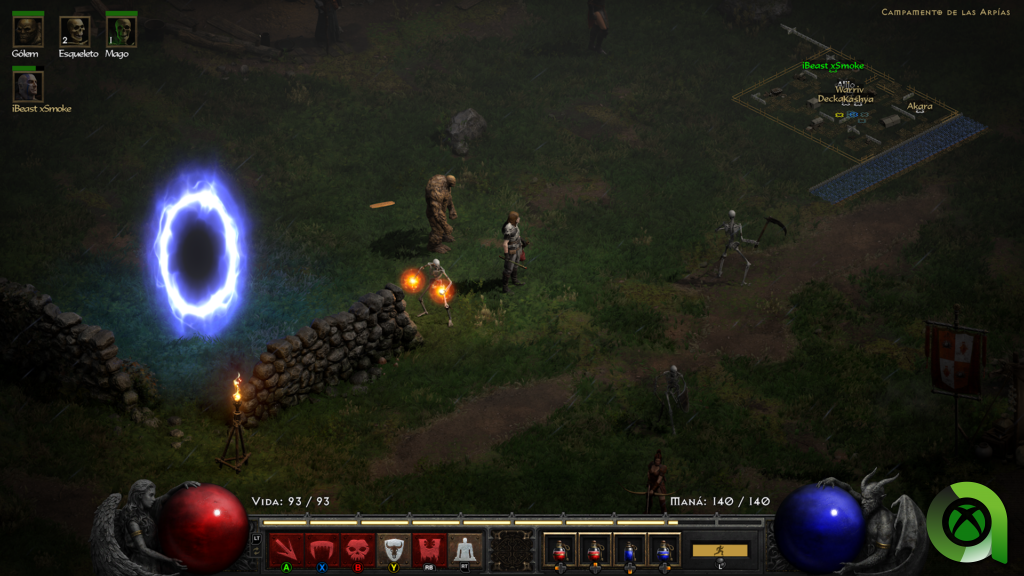
Task: Activate the red arrow-burst skill icon
Action: [x=286, y=549]
